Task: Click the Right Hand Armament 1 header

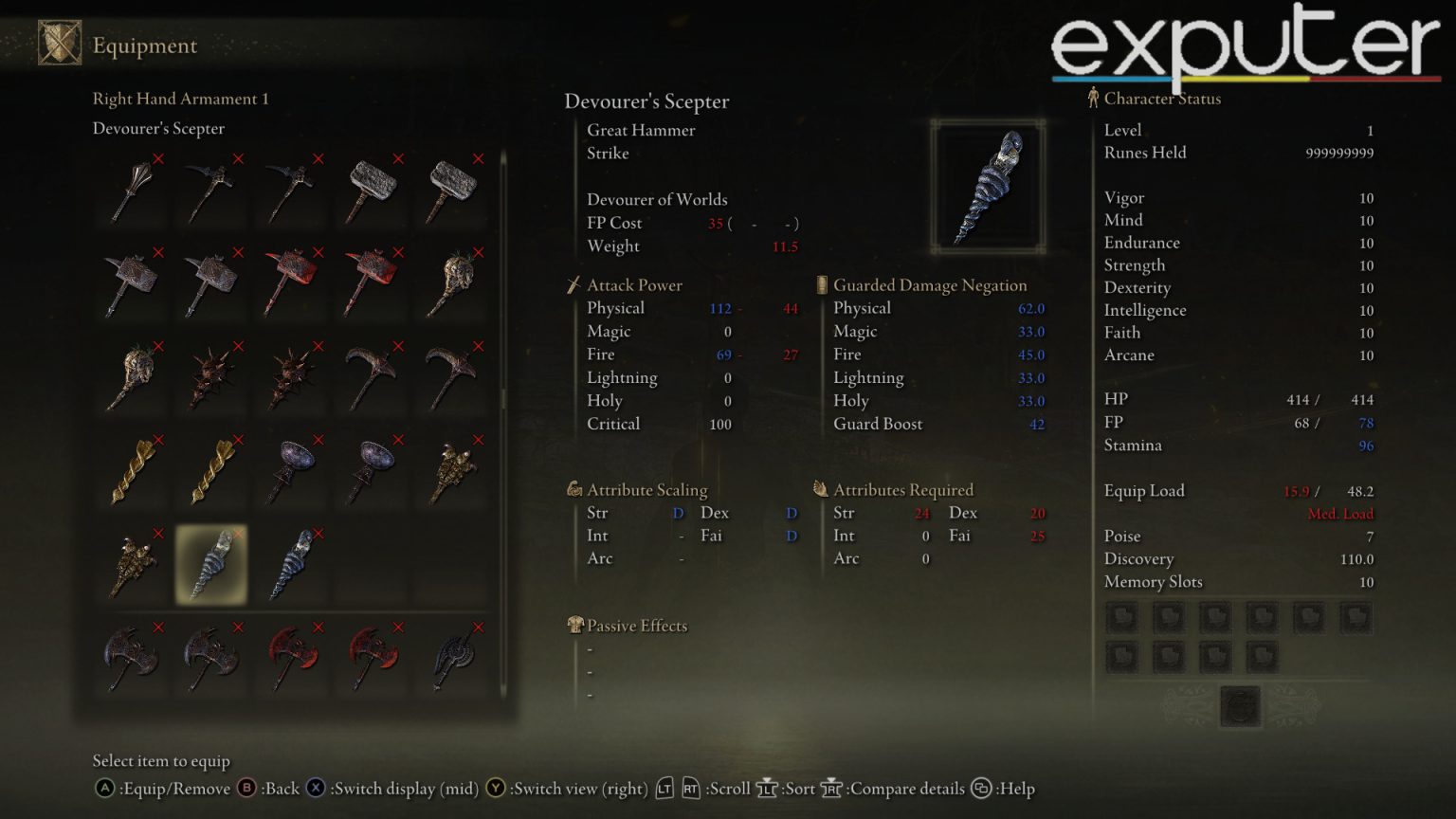Action: coord(180,99)
